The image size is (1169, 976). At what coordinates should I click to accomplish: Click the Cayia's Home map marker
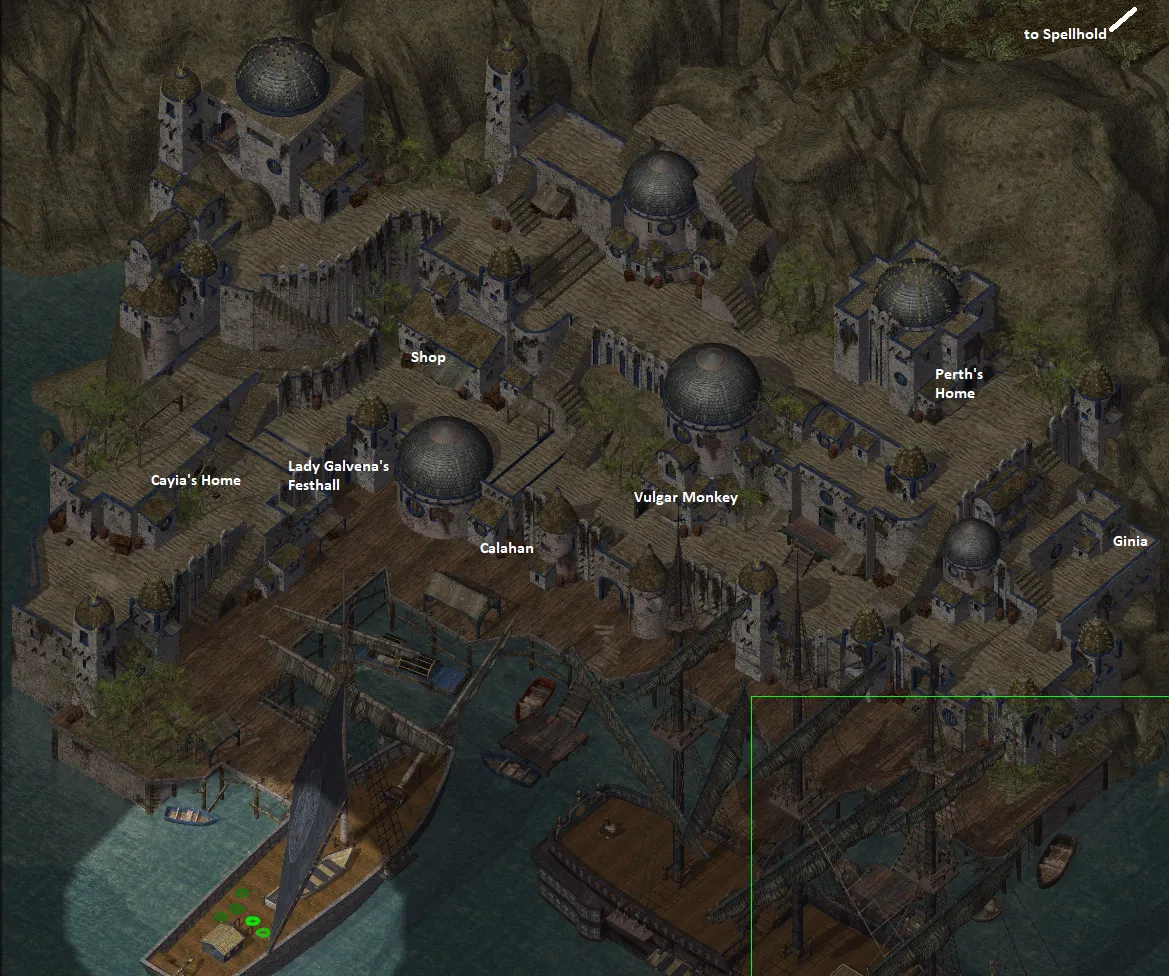pos(196,480)
